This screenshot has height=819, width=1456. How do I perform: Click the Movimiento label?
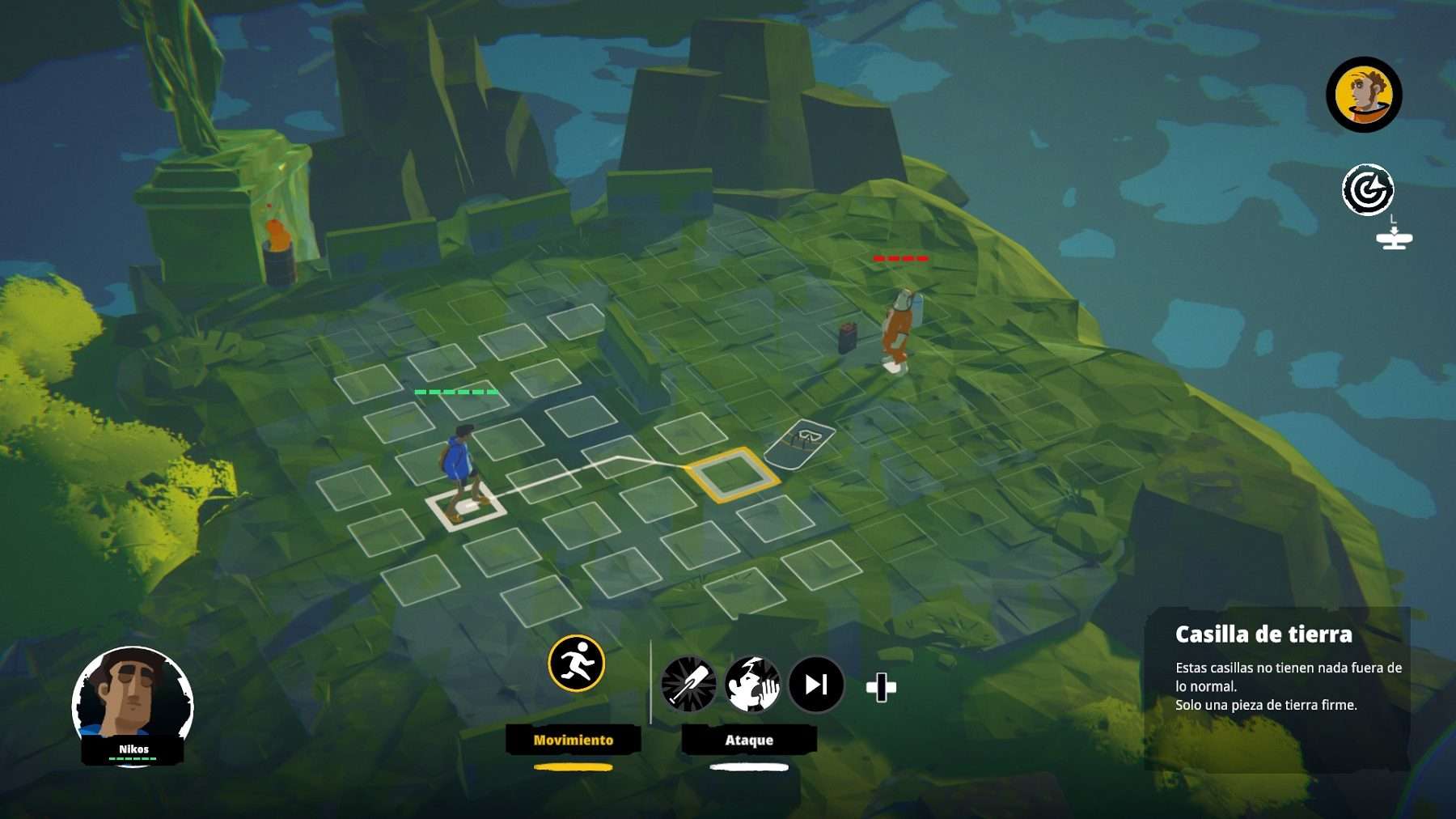[574, 740]
